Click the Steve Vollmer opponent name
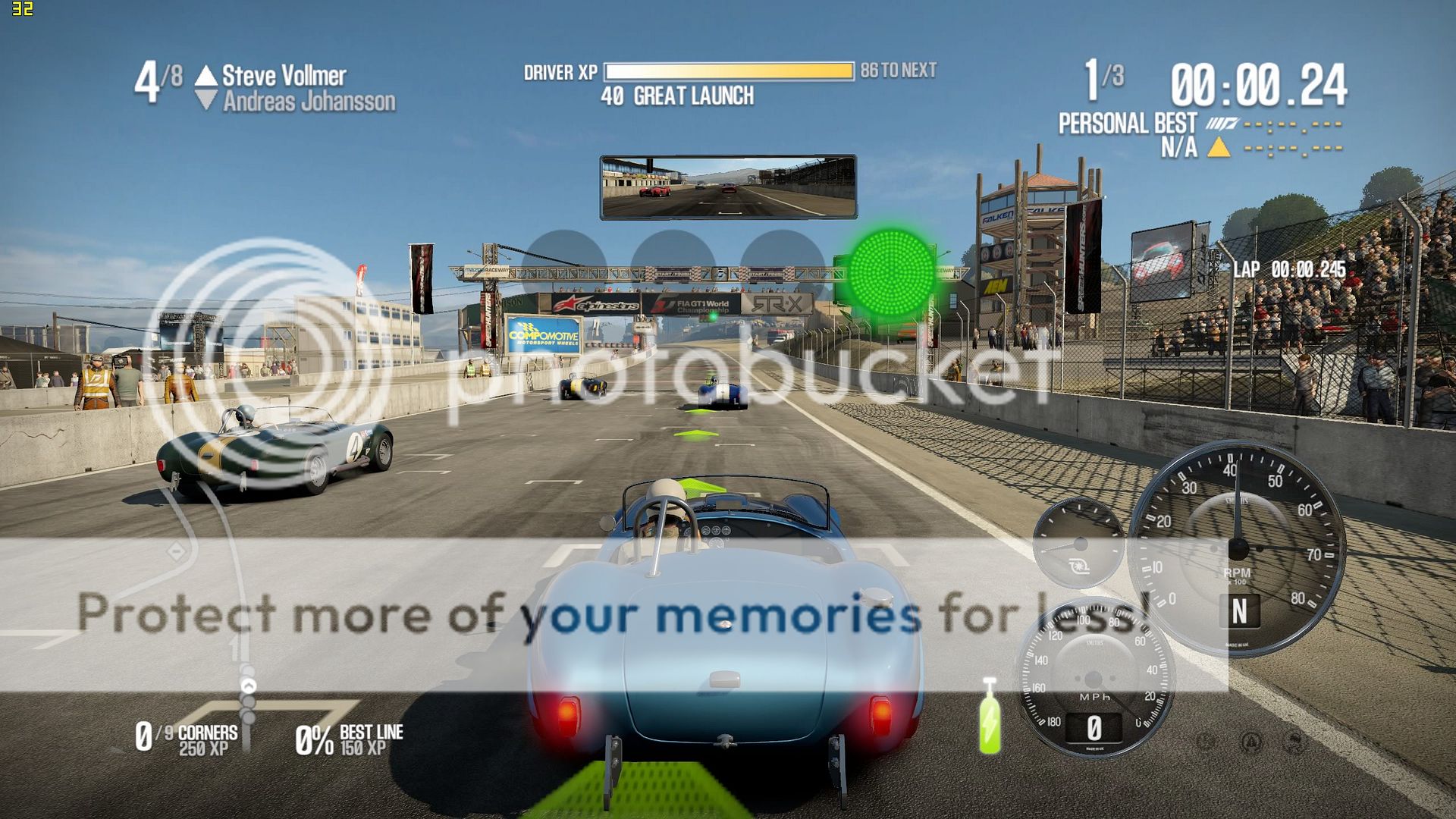1456x819 pixels. (x=284, y=76)
